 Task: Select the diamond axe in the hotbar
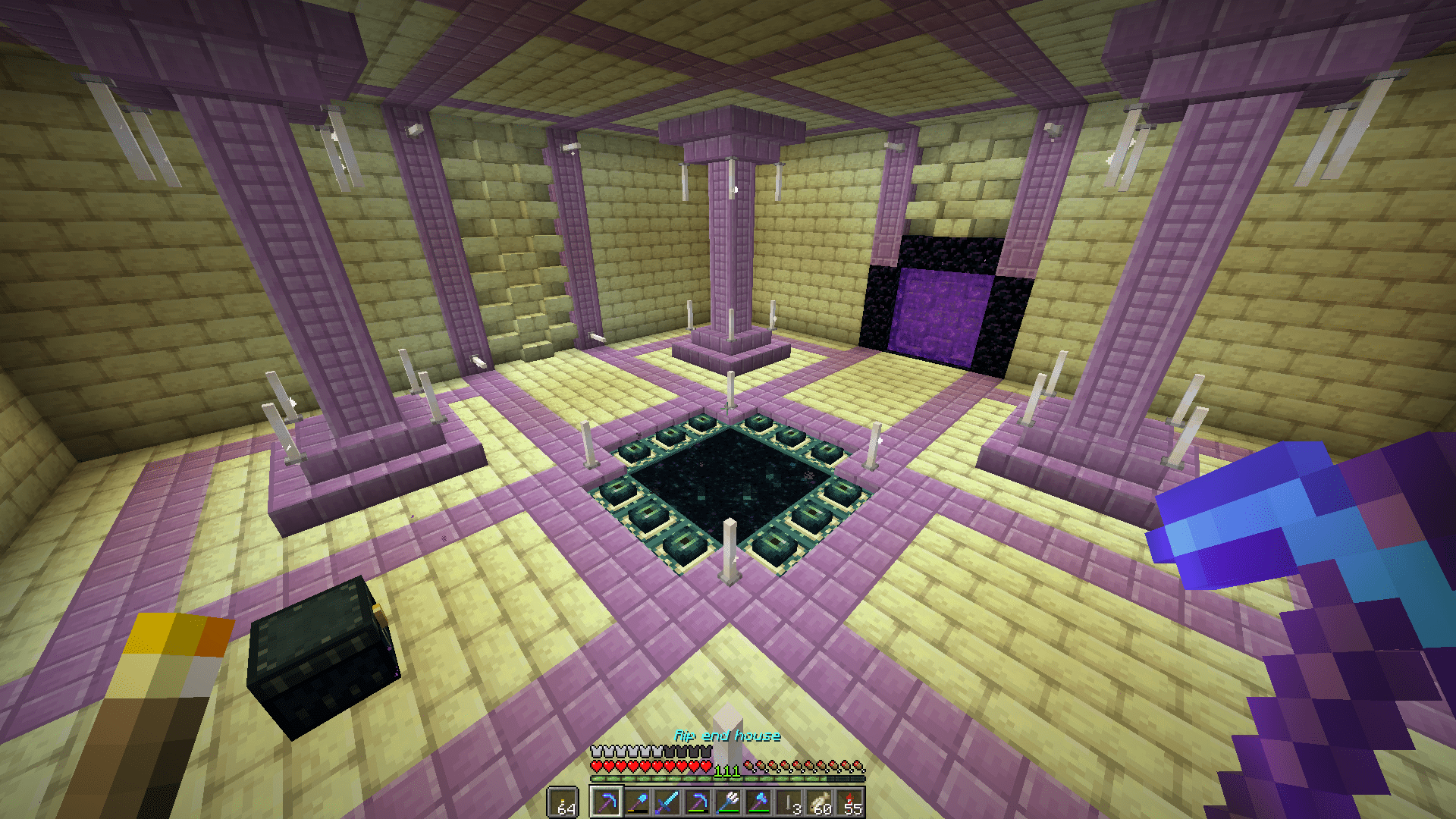[x=757, y=802]
